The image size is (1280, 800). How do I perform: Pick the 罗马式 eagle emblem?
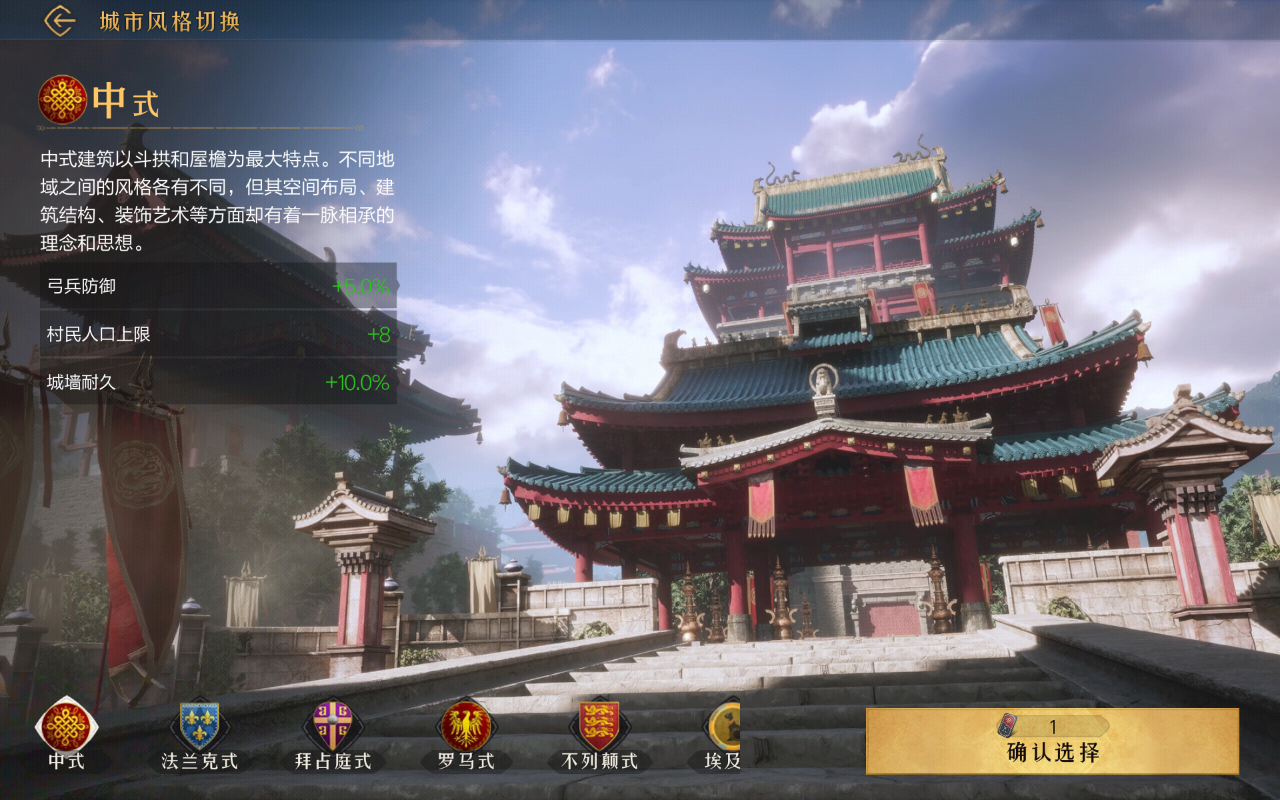(466, 726)
